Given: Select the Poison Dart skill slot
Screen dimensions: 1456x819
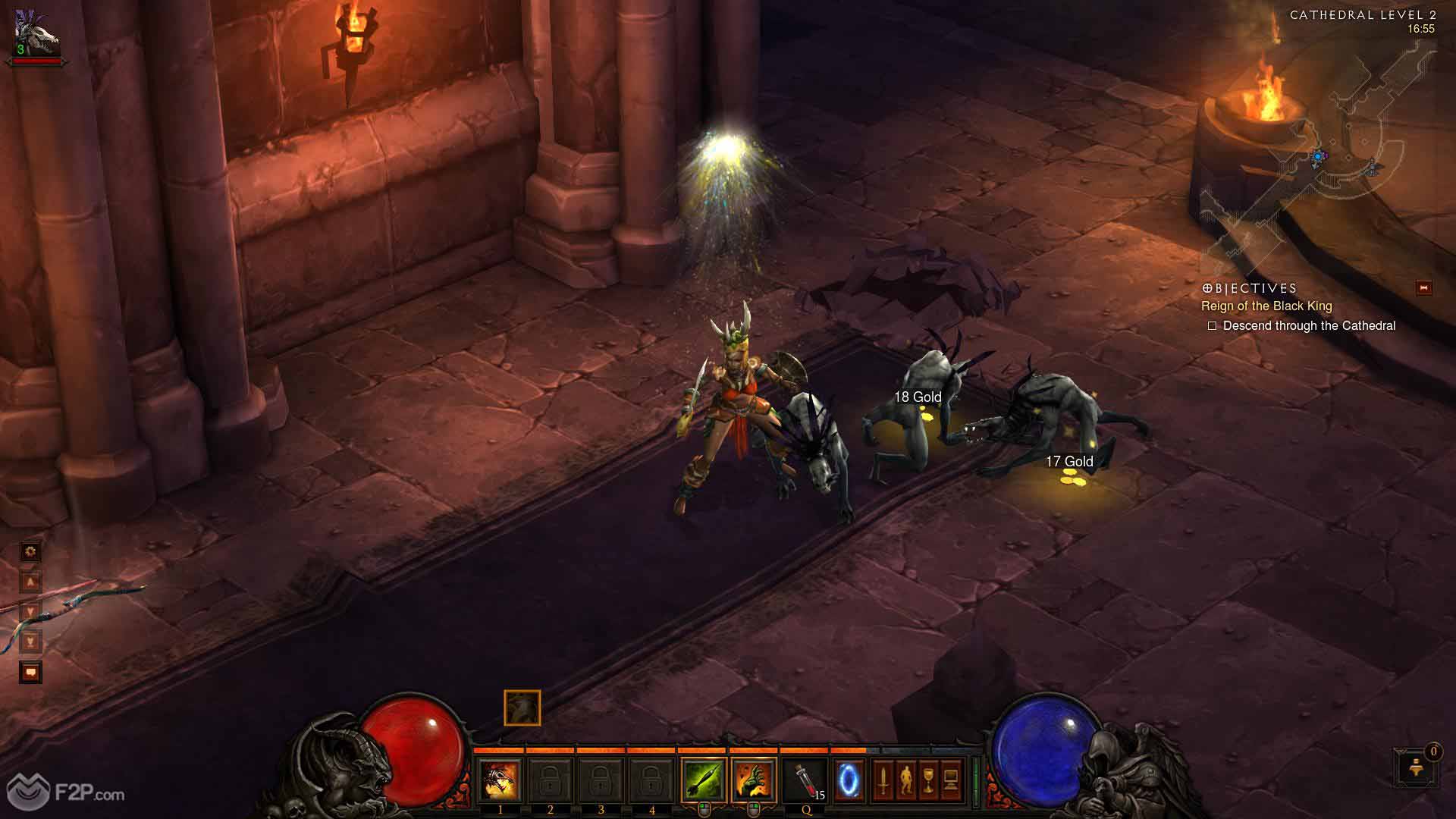Looking at the screenshot, I should tap(703, 780).
